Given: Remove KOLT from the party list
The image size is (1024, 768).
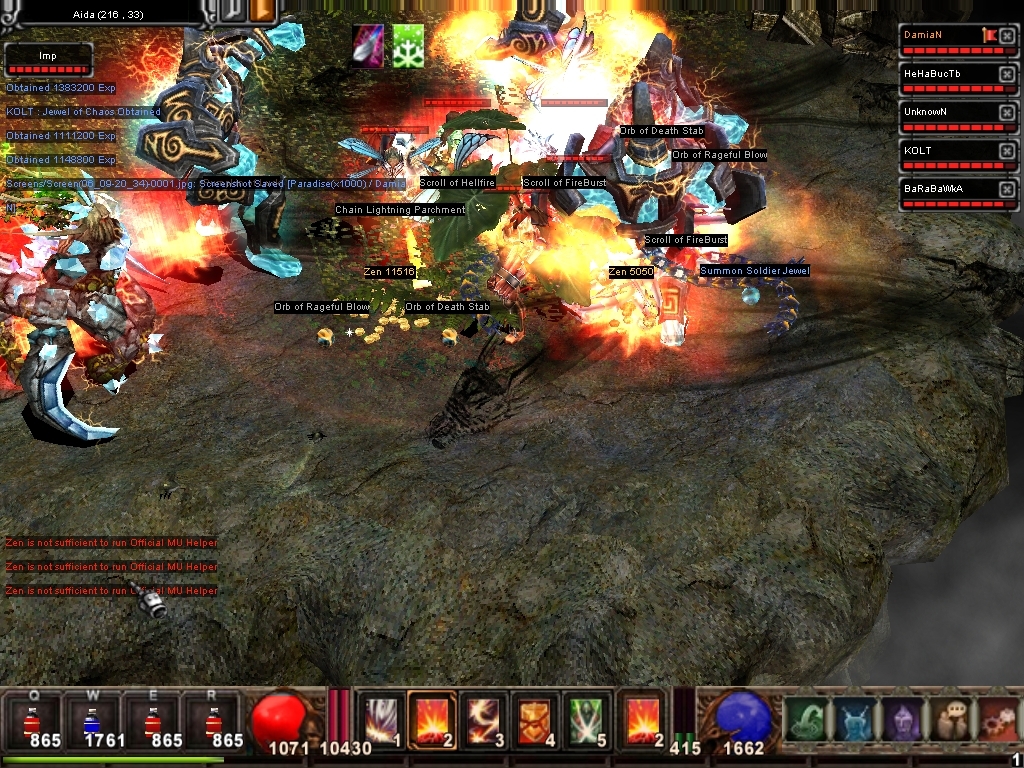Looking at the screenshot, I should [x=1007, y=151].
